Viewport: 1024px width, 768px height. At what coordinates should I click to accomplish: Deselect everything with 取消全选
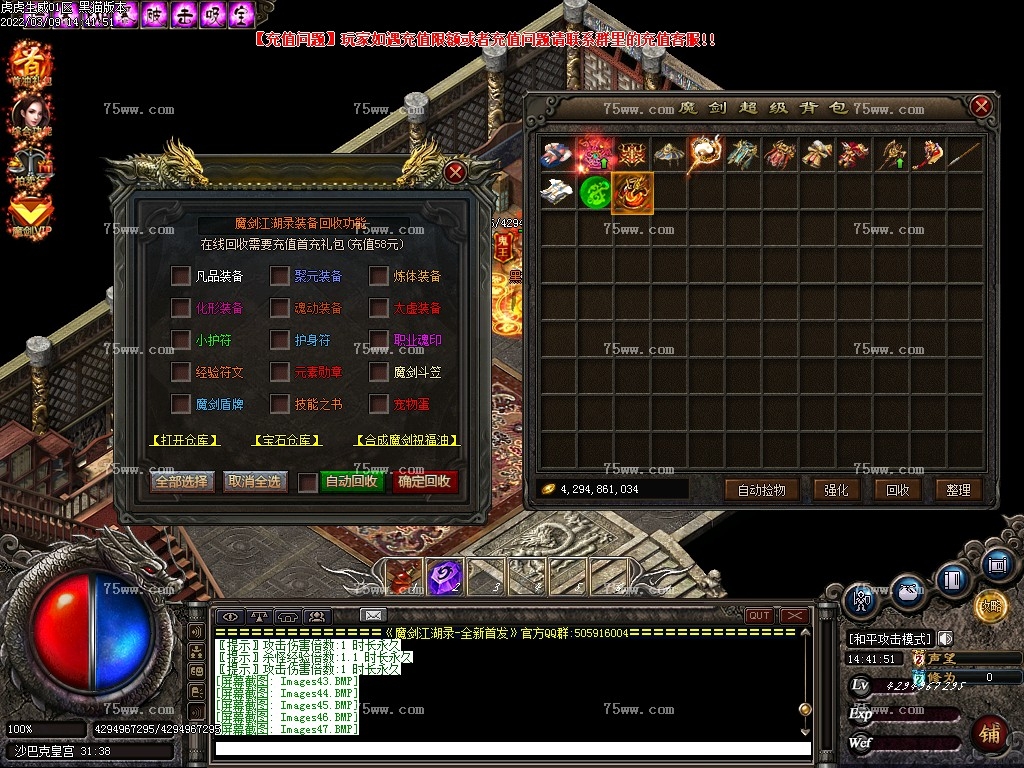tap(254, 482)
